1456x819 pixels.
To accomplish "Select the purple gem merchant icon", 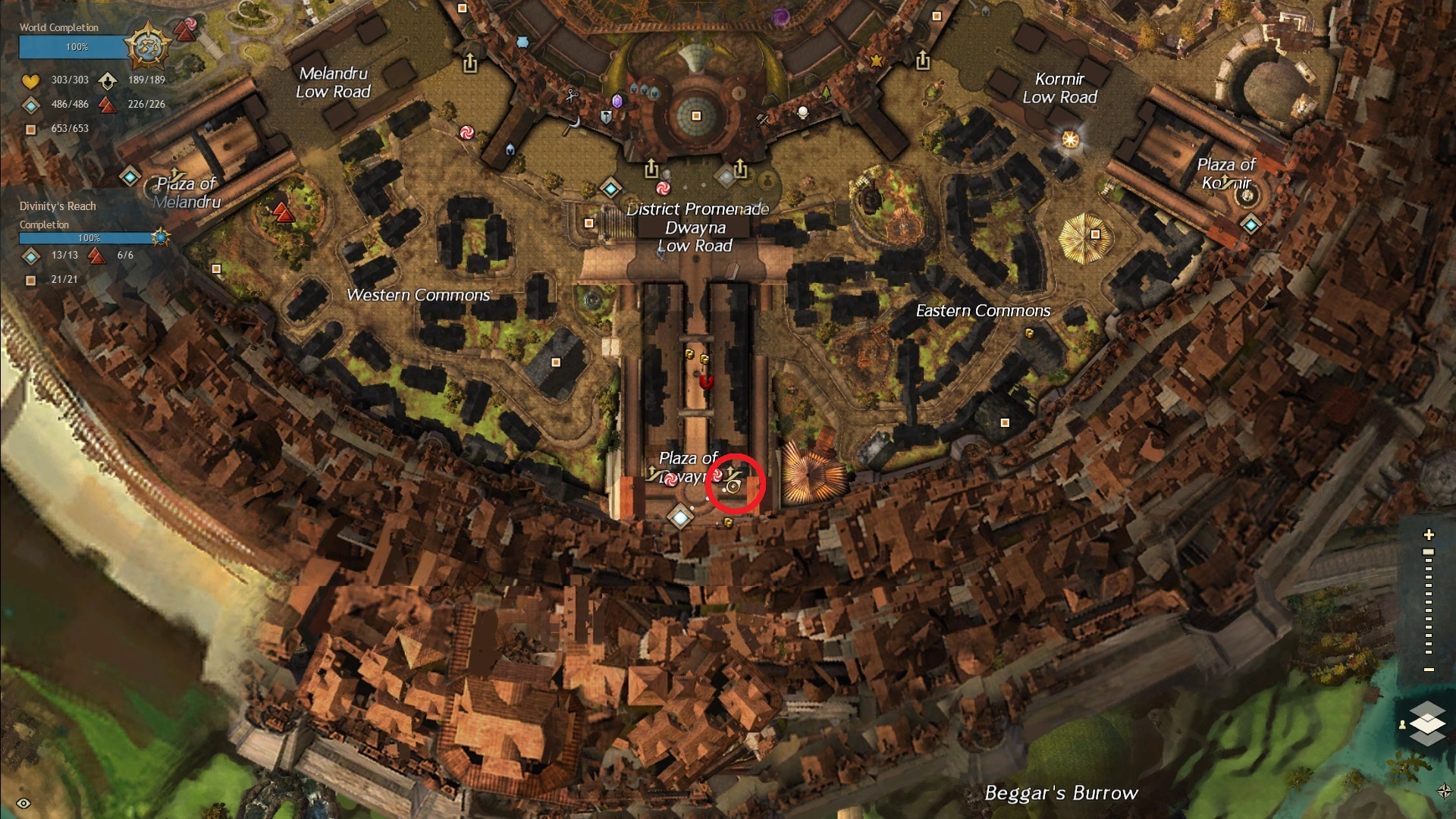I will [x=617, y=101].
